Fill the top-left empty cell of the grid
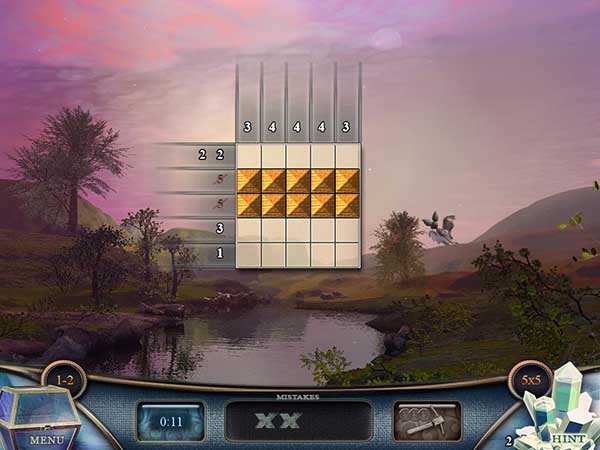 [249, 155]
